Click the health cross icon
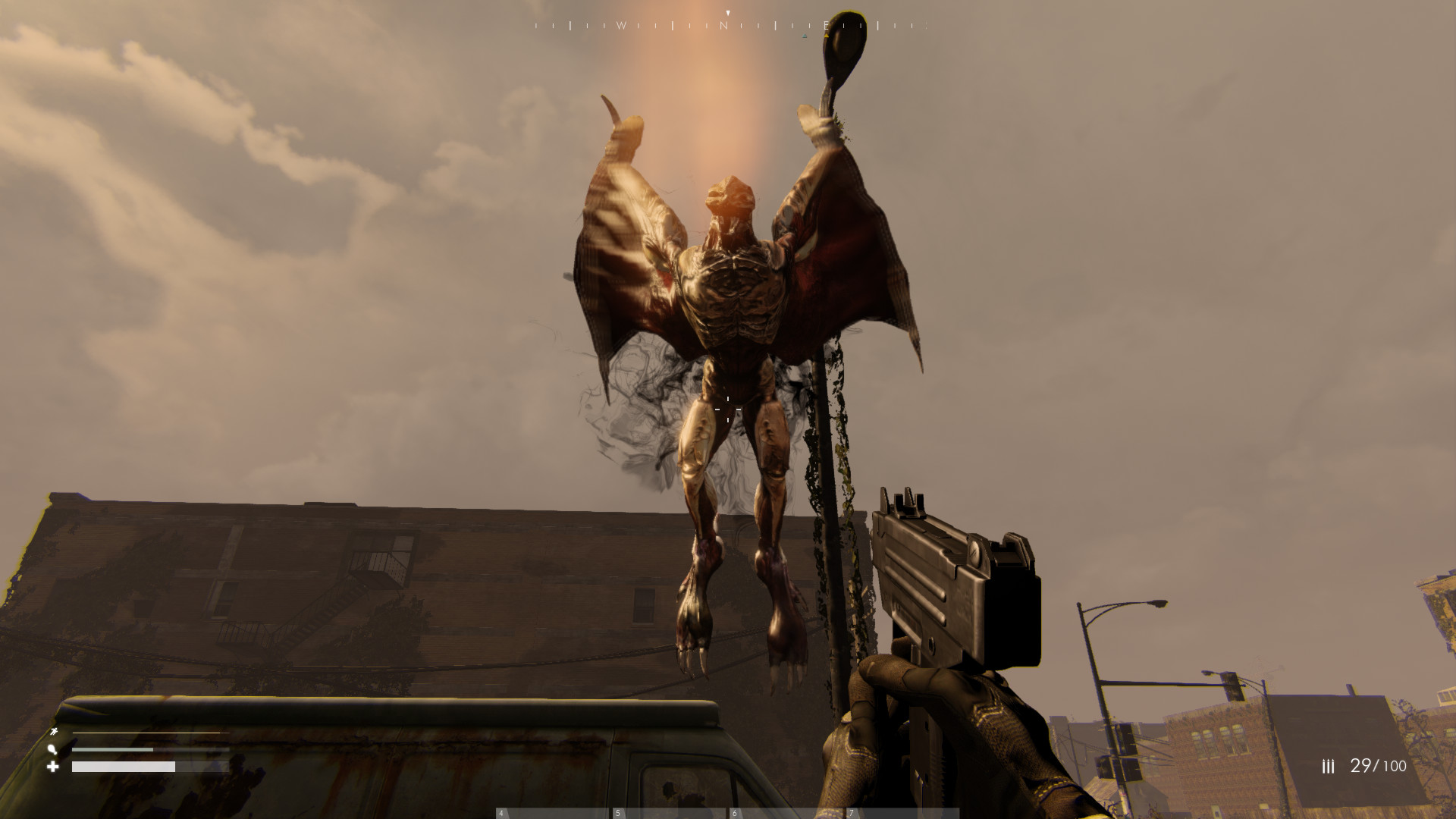The image size is (1456, 819). [x=53, y=767]
